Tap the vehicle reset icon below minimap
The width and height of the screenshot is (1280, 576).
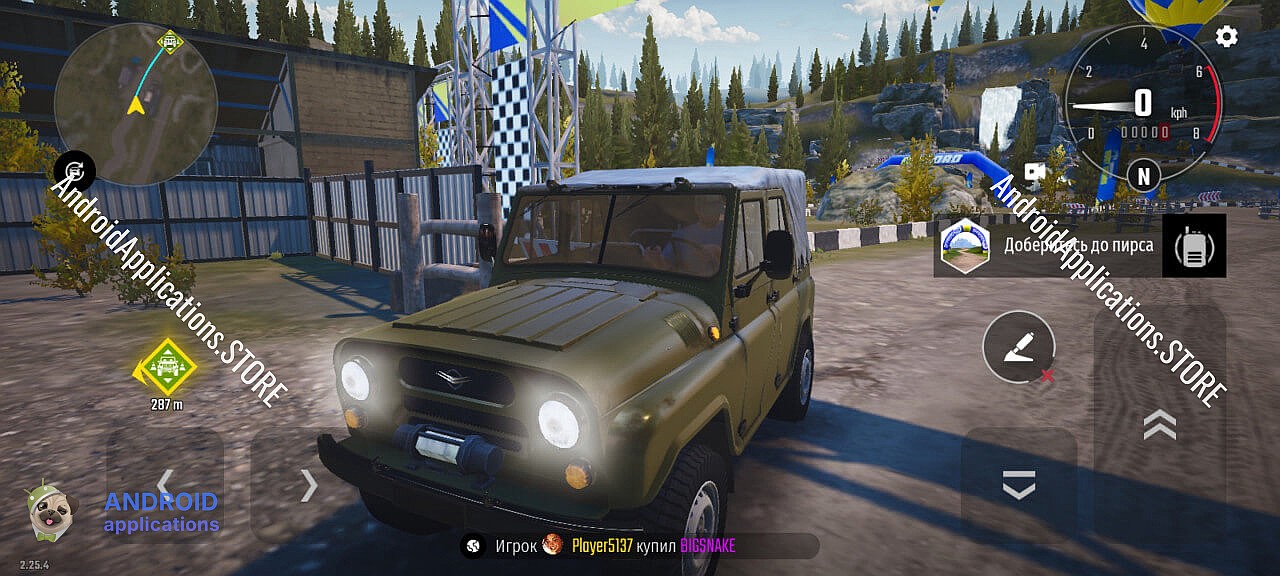coord(75,172)
